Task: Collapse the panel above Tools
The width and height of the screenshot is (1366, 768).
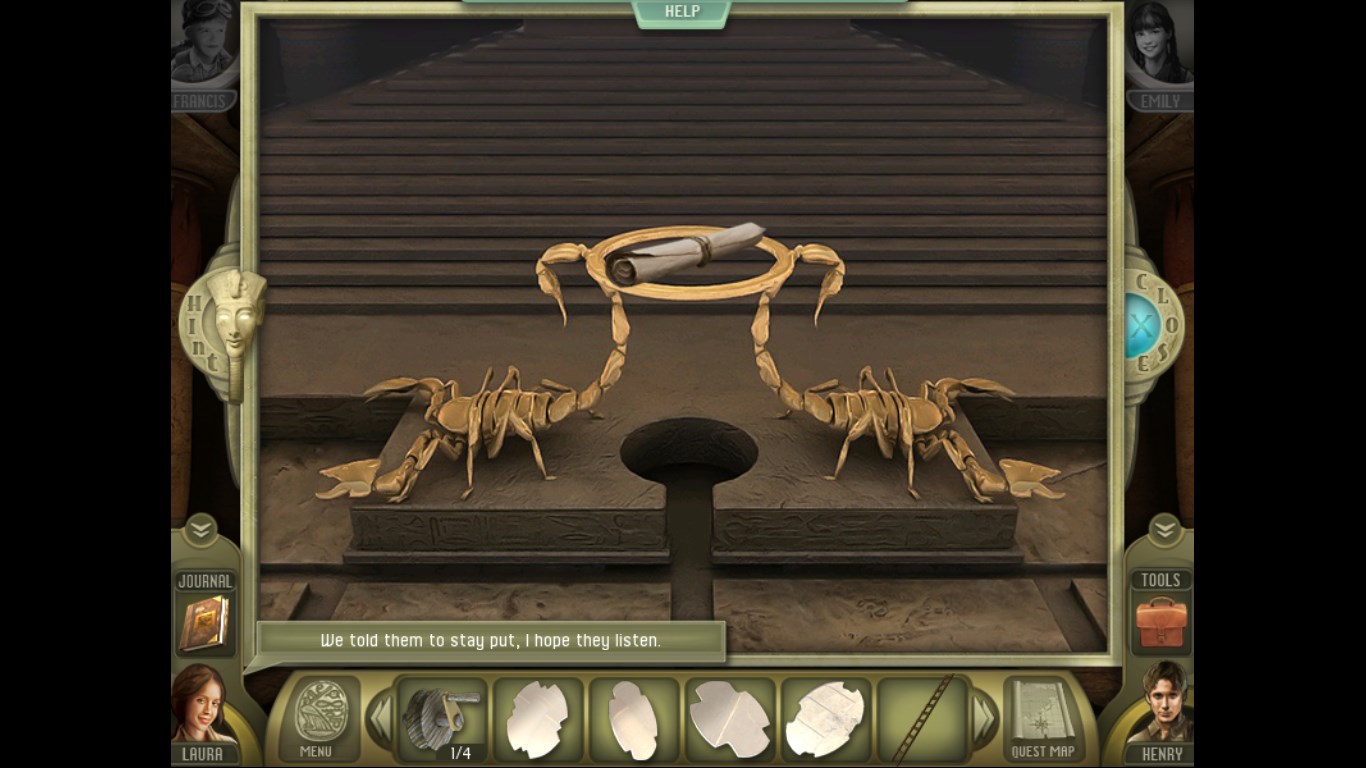Action: tap(1164, 529)
